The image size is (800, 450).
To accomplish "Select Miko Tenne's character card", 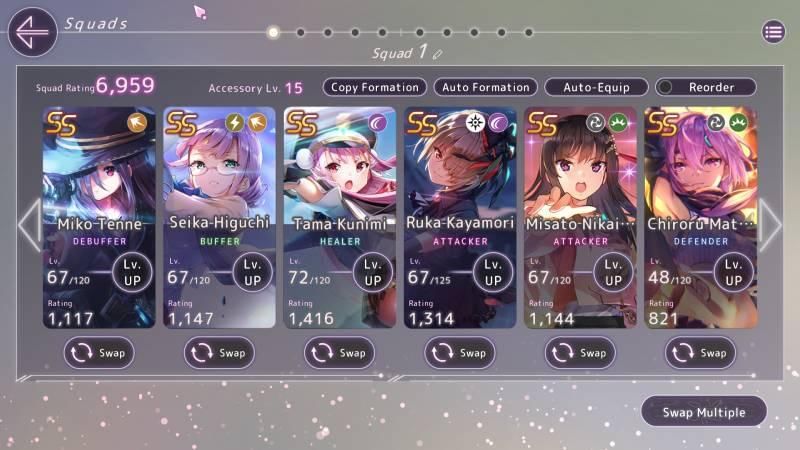I will 98,180.
